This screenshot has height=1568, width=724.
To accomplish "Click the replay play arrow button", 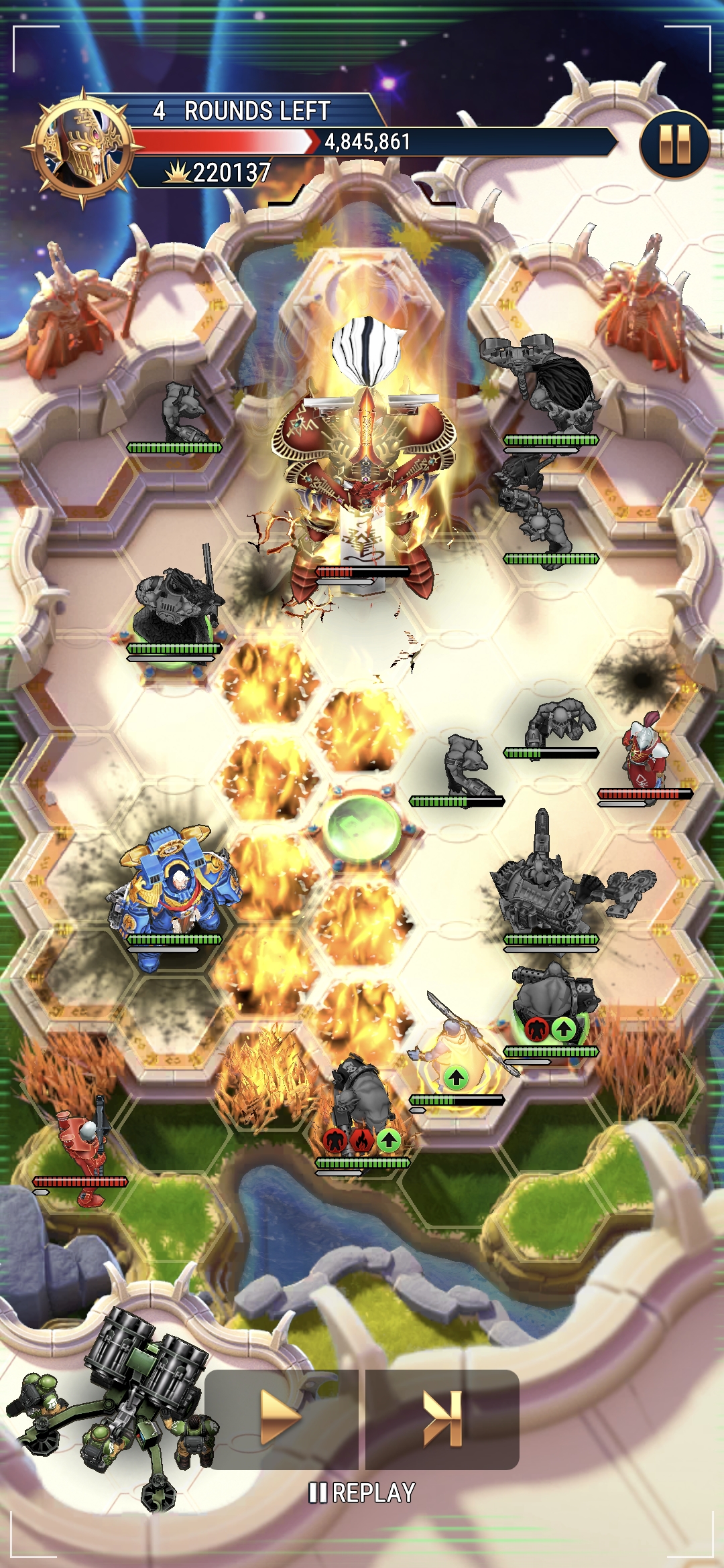I will (280, 1417).
